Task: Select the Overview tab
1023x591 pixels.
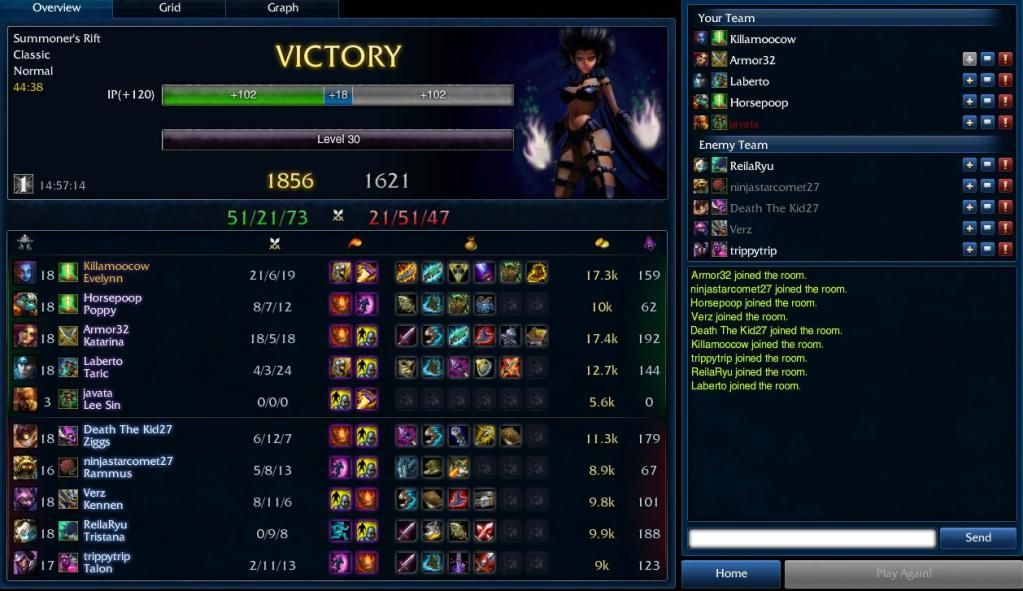Action: click(56, 8)
